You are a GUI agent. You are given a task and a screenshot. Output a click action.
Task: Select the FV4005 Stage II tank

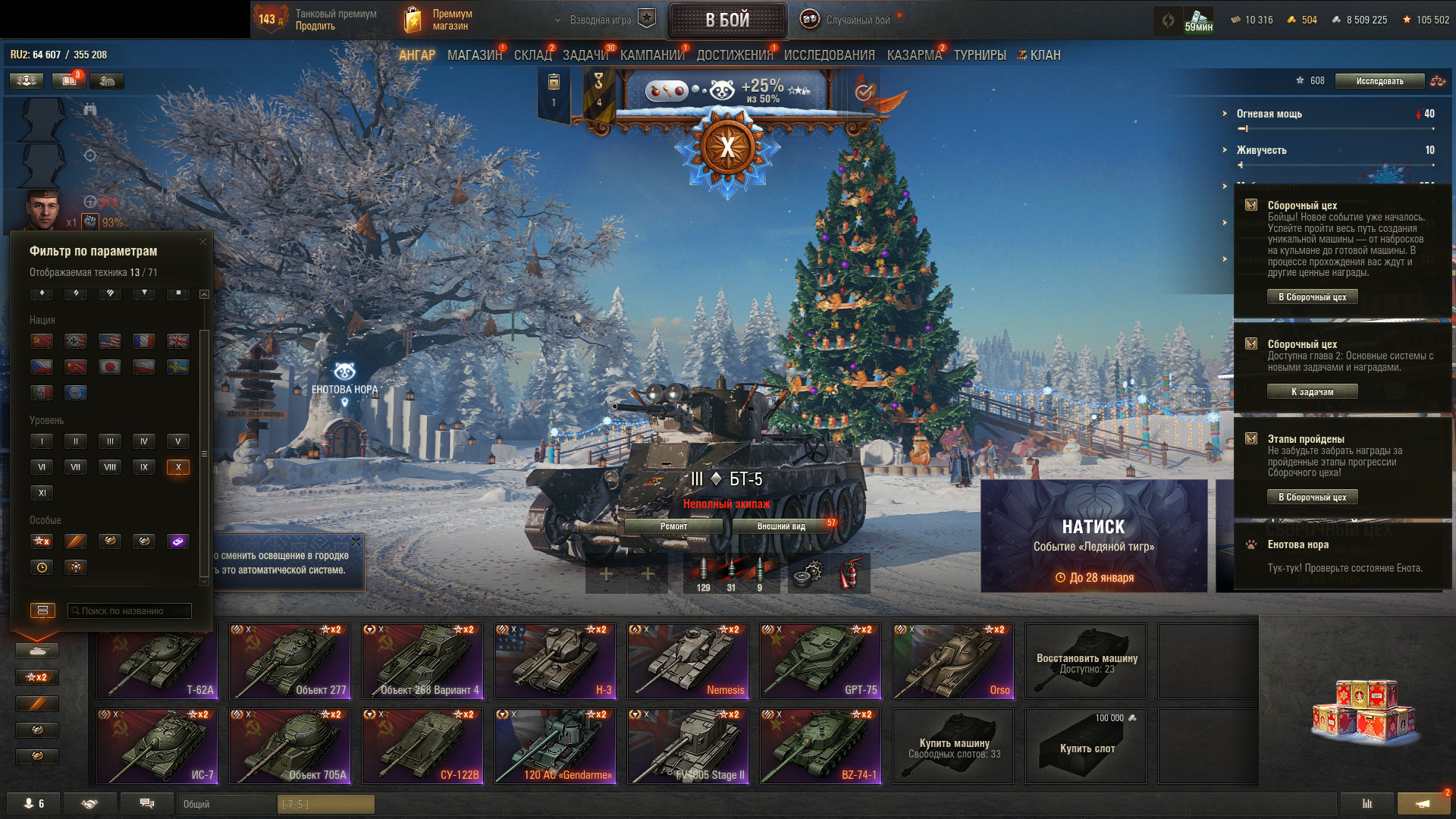pyautogui.click(x=688, y=746)
